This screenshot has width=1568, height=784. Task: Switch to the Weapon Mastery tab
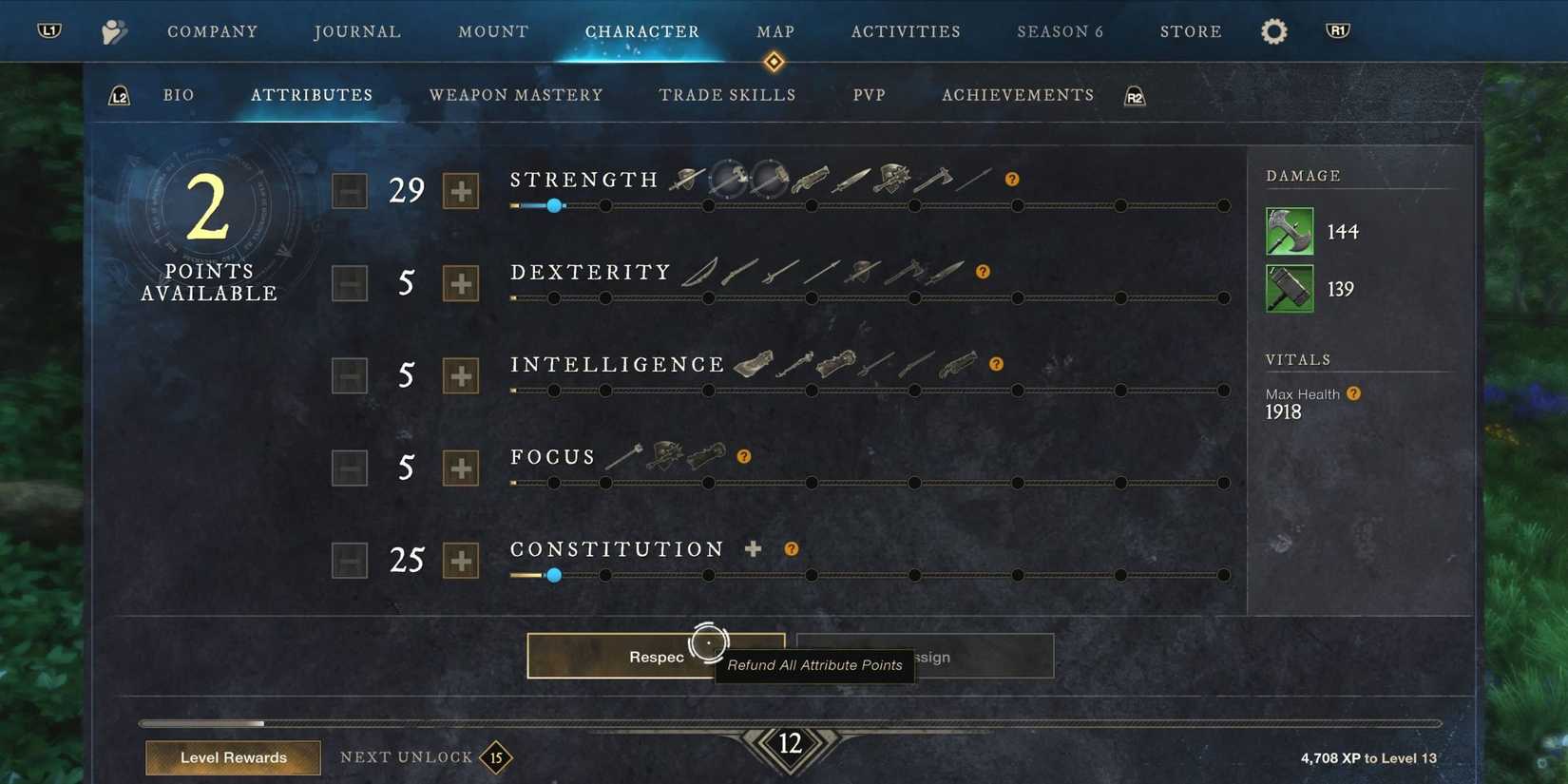(516, 95)
